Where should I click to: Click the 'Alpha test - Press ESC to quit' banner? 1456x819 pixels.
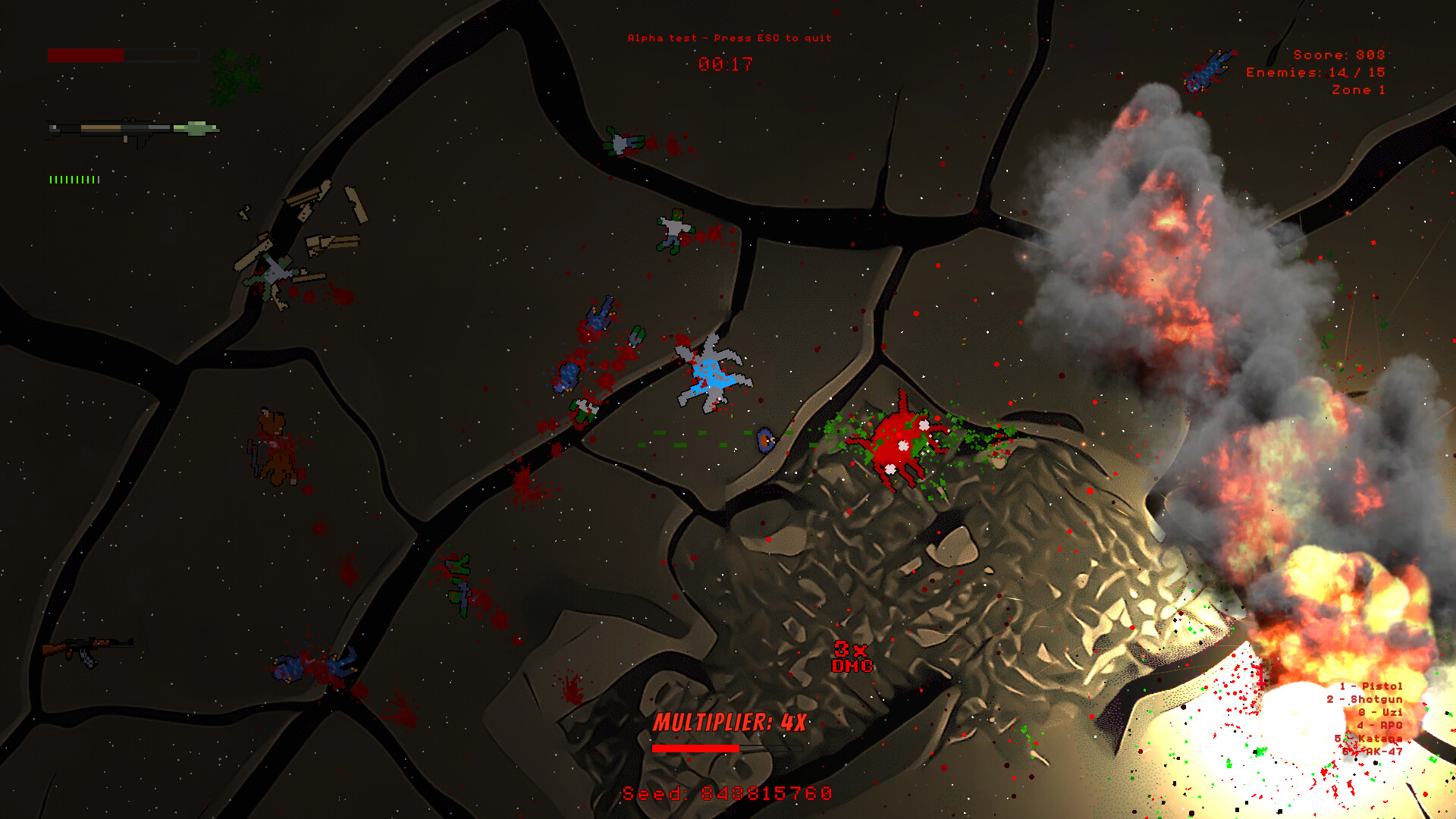click(728, 37)
